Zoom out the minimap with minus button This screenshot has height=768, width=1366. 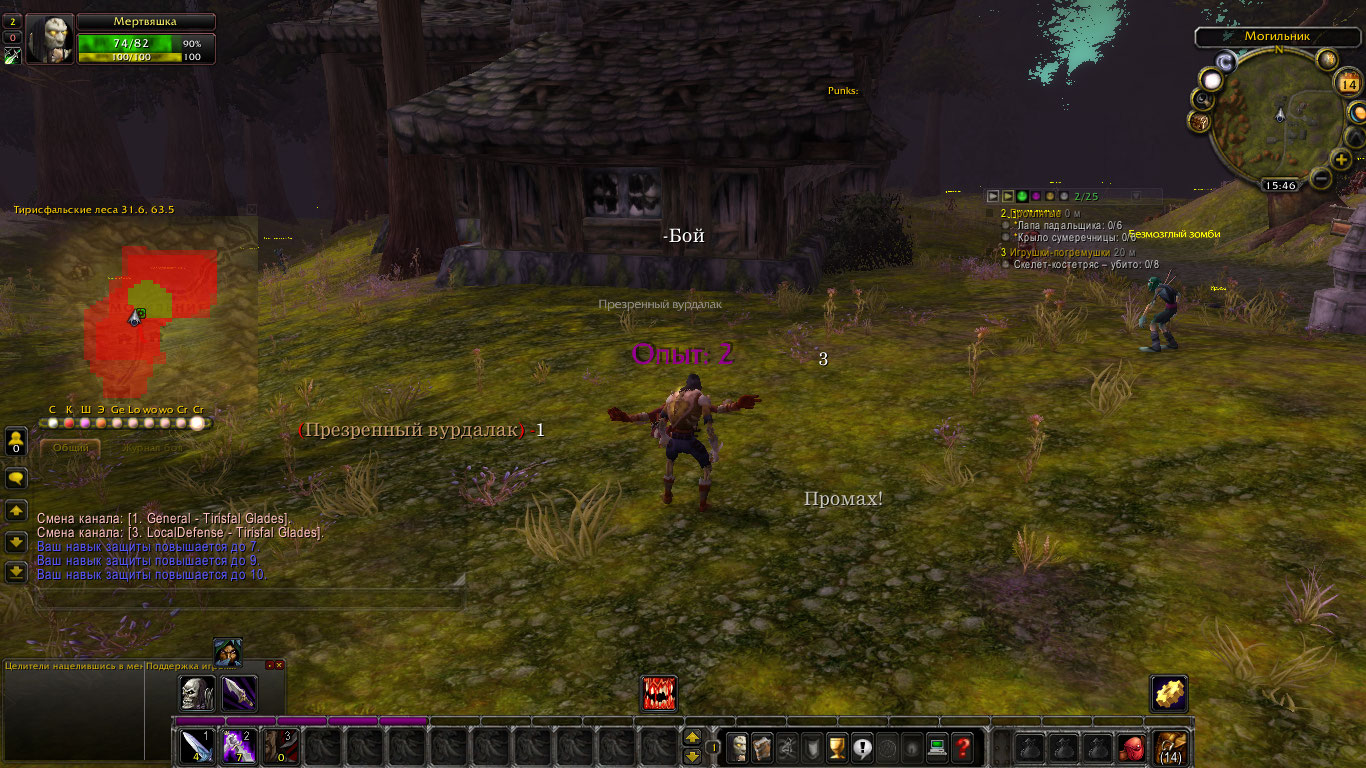point(1320,178)
